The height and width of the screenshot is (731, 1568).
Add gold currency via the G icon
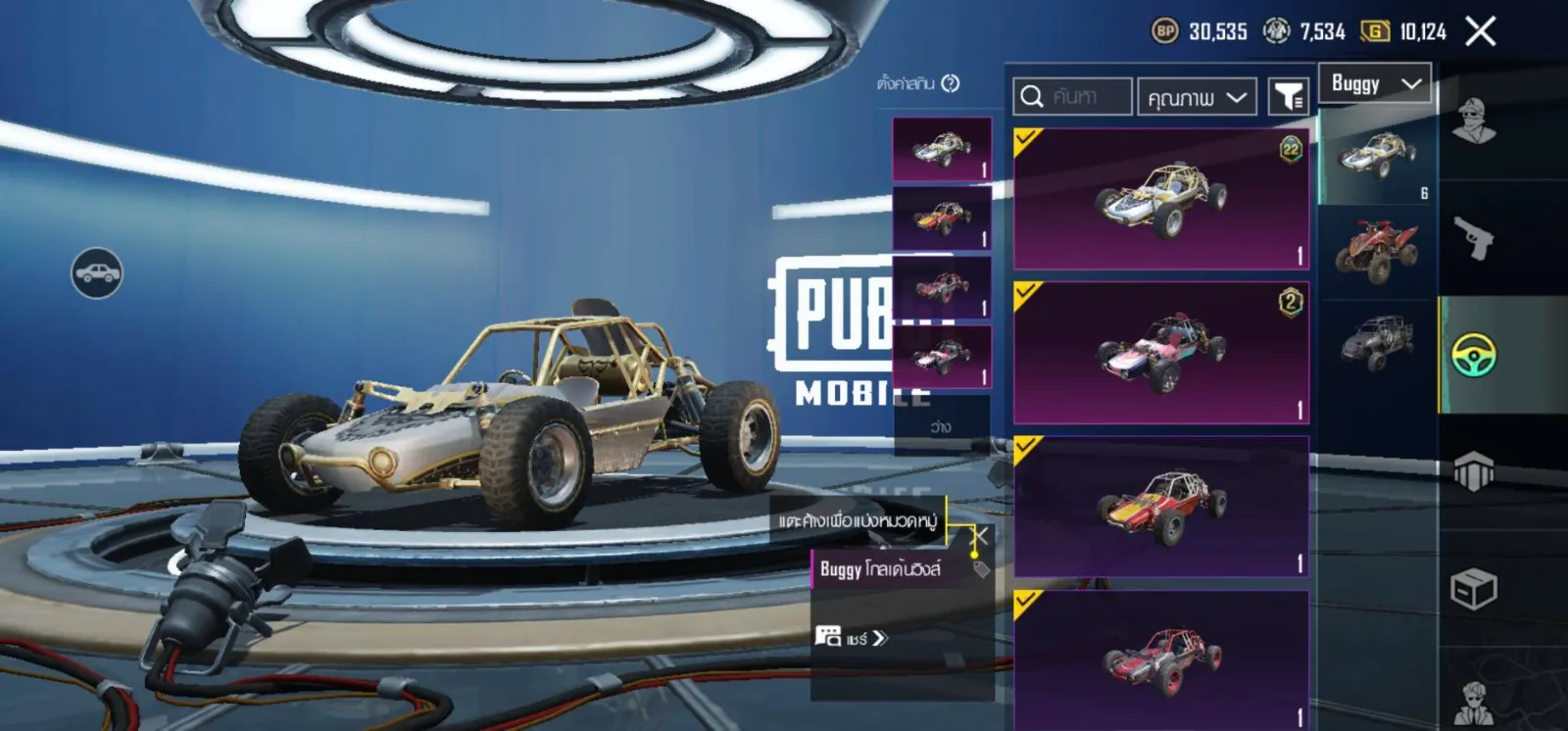(x=1375, y=31)
